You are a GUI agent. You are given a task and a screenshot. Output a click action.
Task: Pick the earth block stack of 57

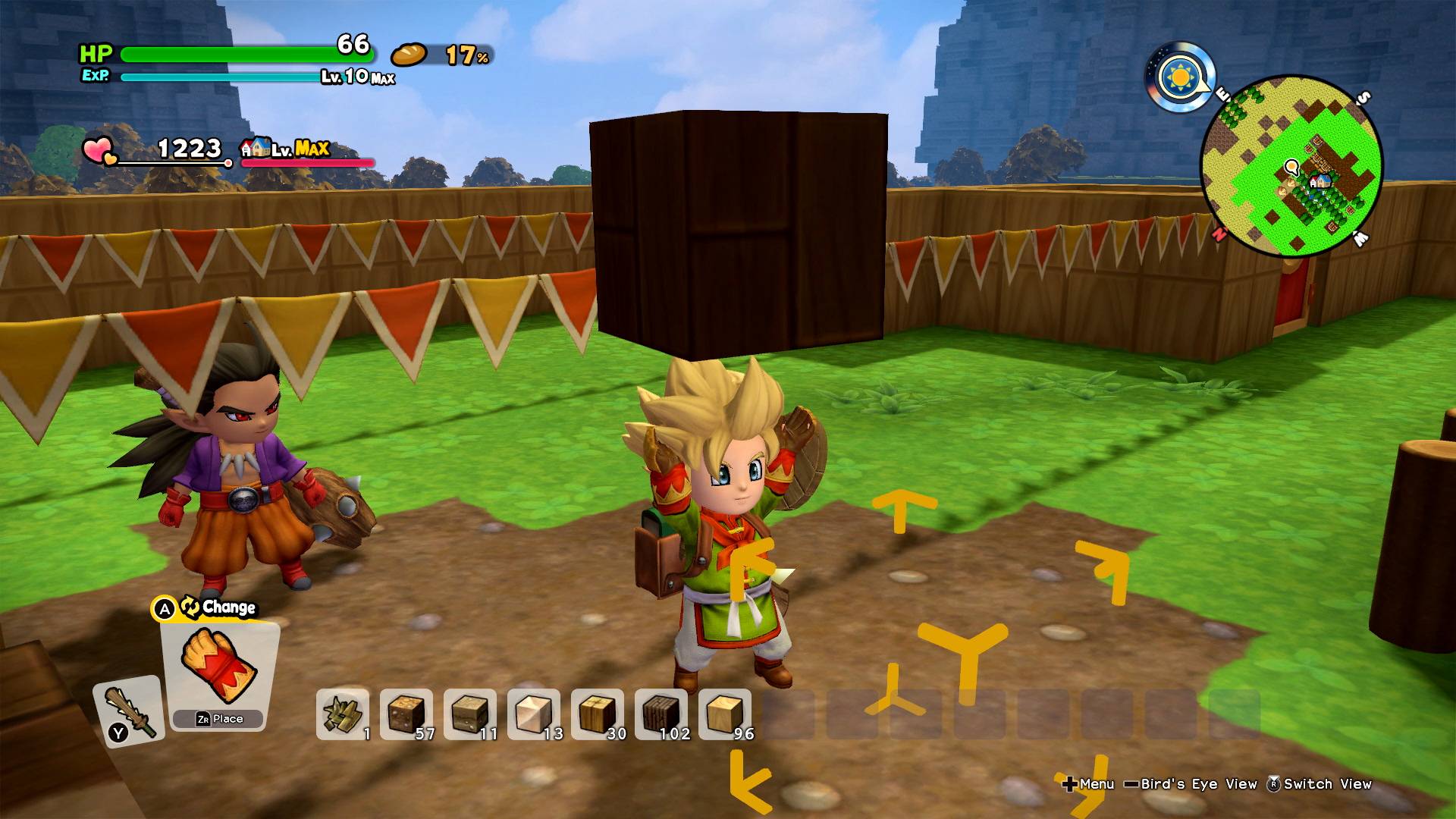406,714
